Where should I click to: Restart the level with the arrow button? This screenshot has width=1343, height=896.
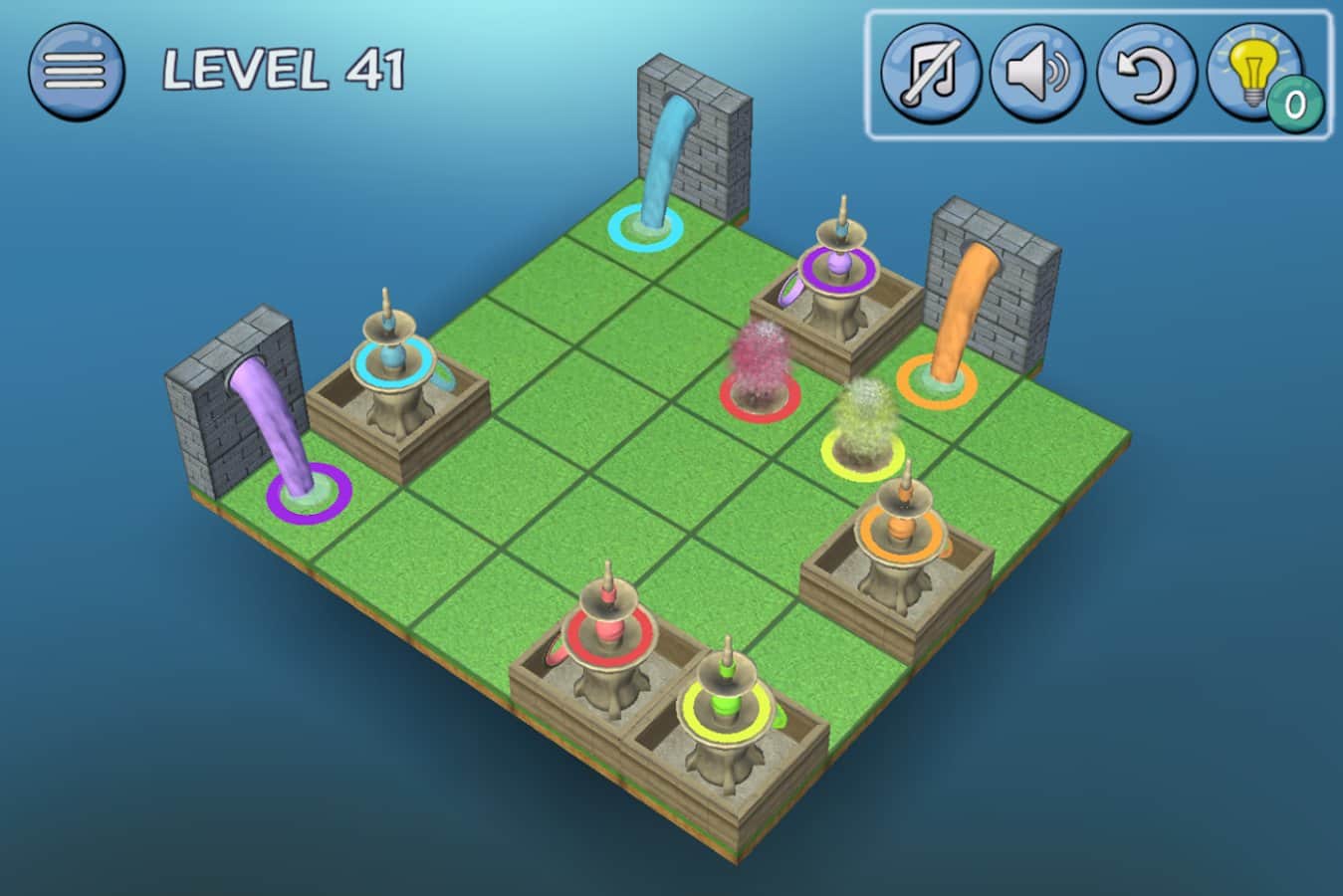point(1147,74)
